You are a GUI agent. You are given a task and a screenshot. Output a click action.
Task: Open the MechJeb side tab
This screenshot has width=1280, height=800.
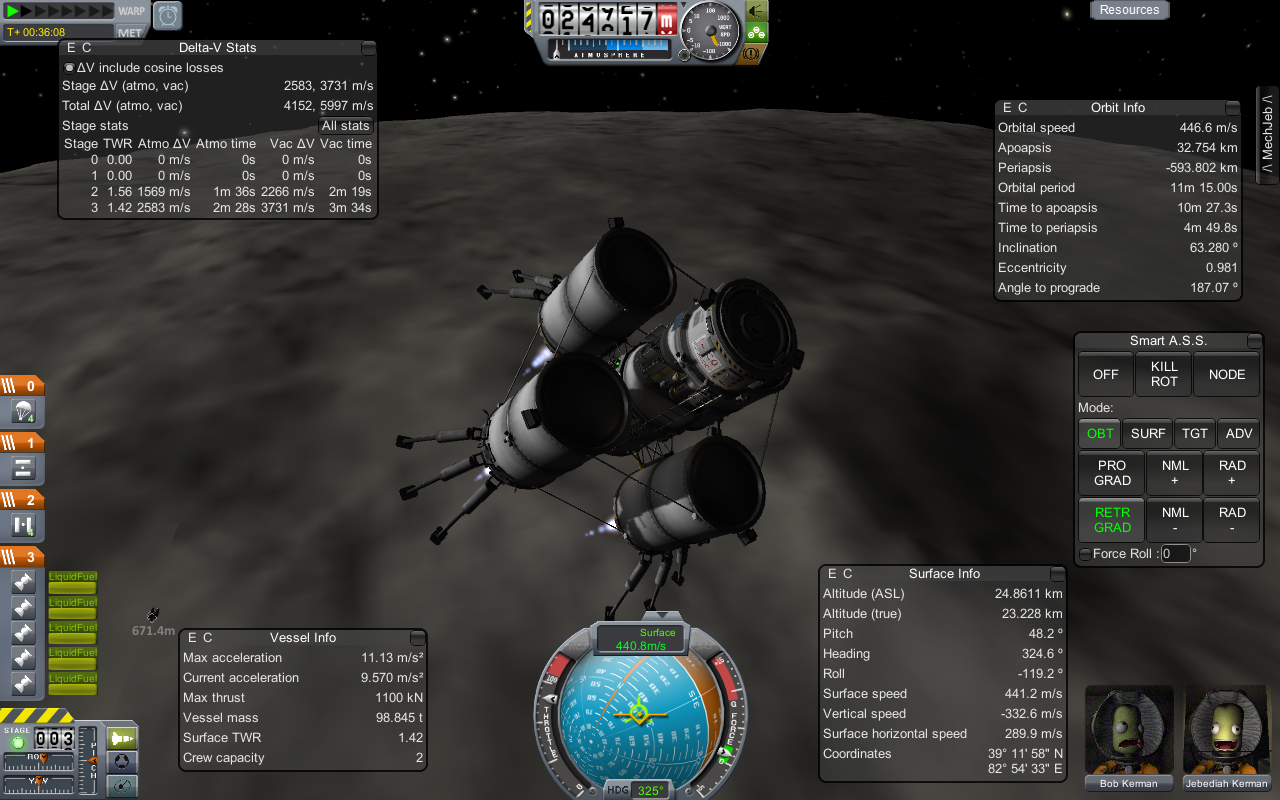pos(1267,135)
